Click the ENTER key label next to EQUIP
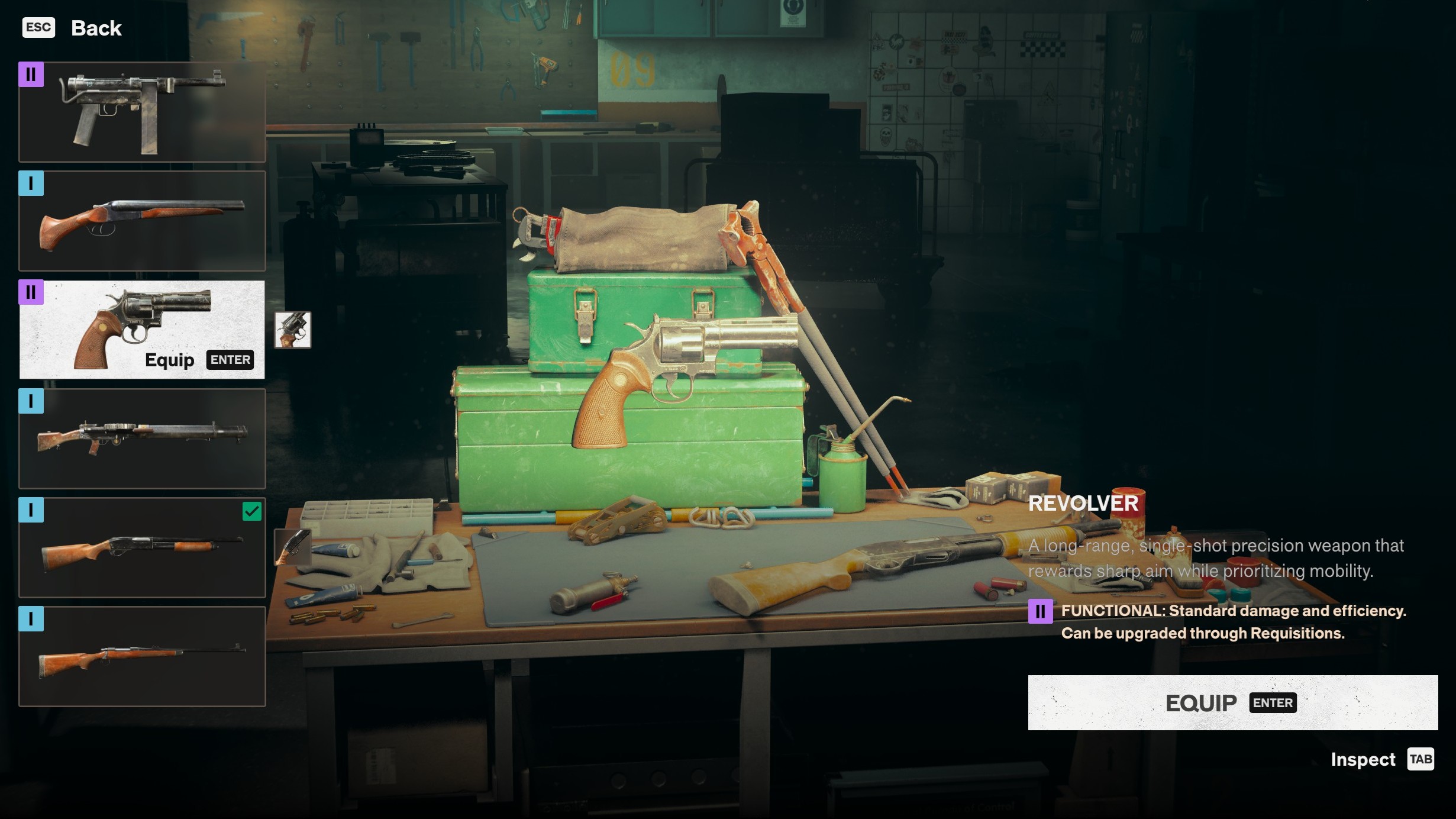The height and width of the screenshot is (819, 1456). pos(1271,703)
